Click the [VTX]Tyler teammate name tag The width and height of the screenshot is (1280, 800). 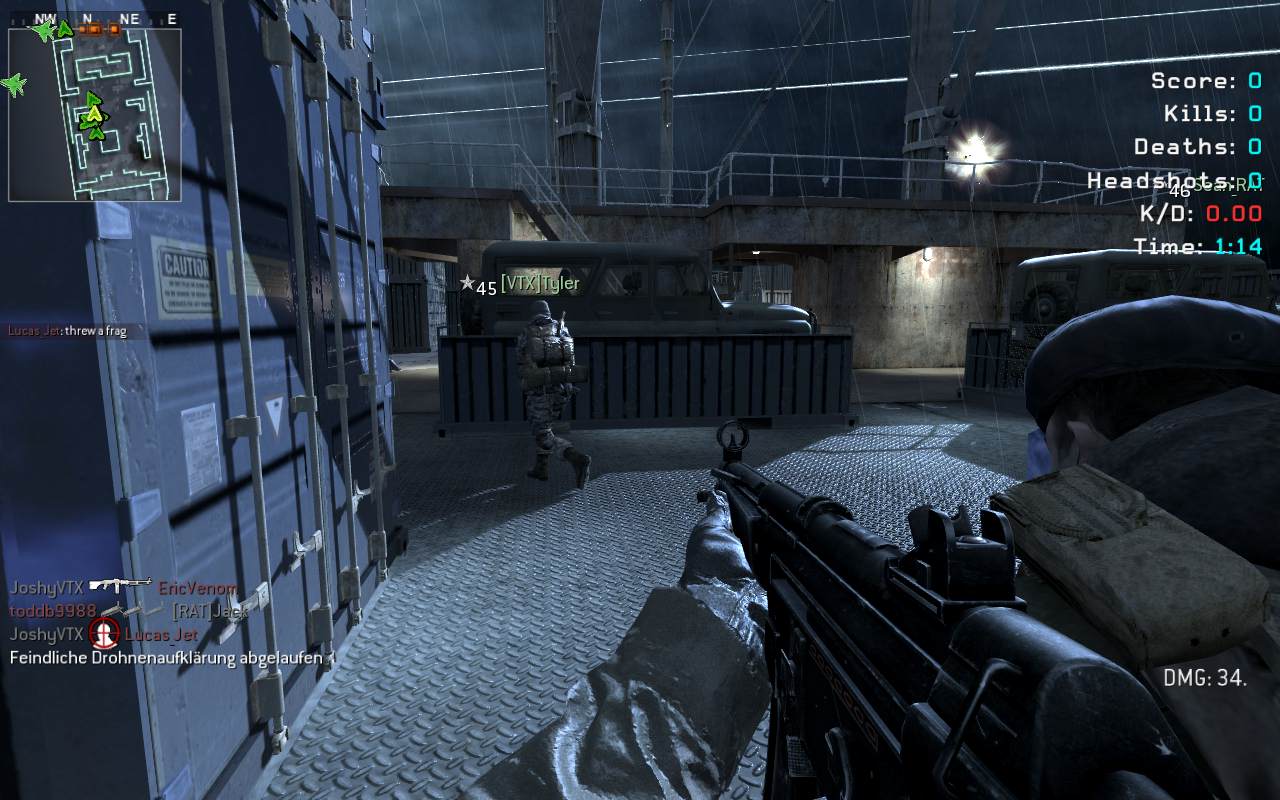539,284
